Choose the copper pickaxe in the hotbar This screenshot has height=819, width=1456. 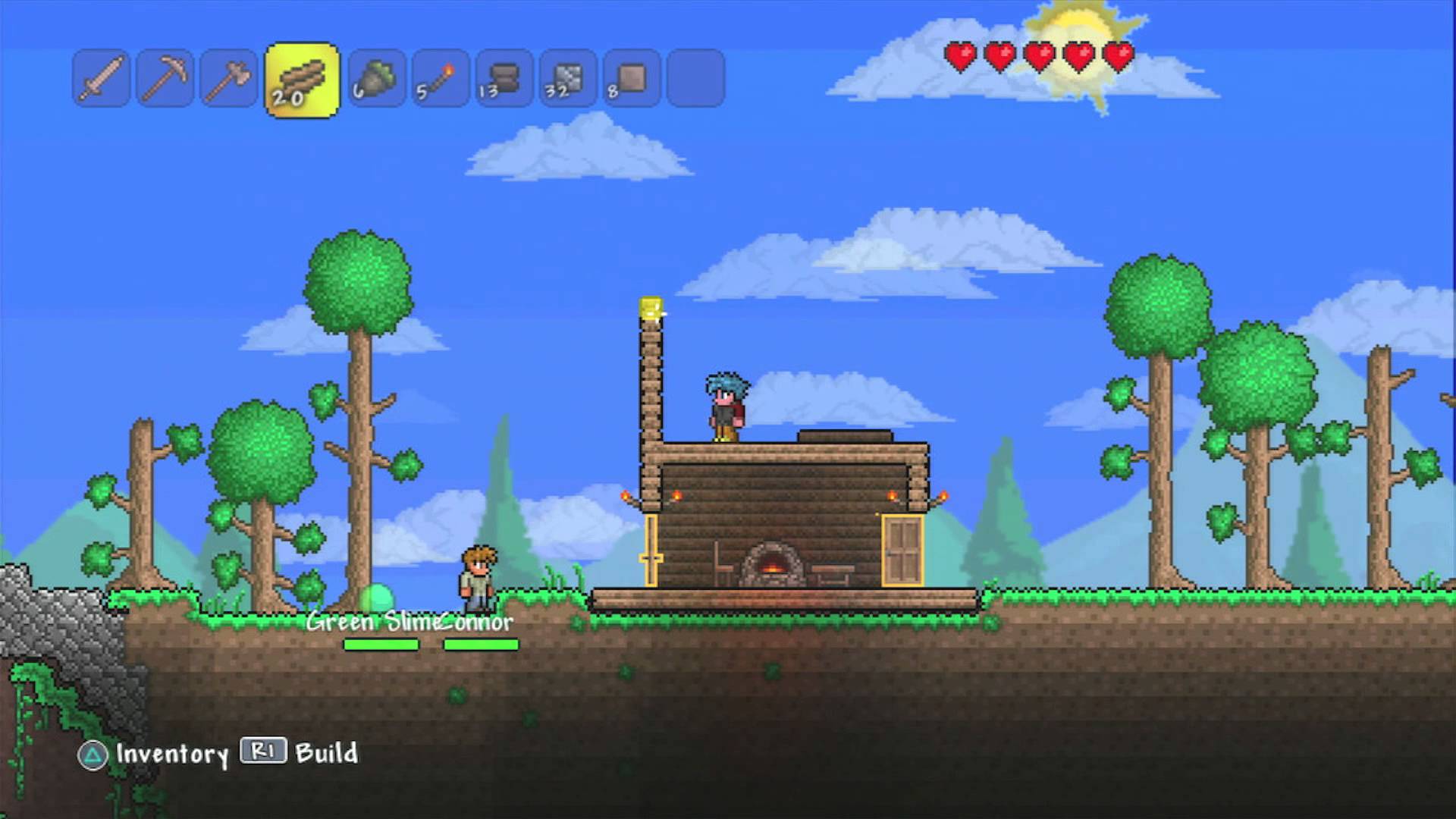(165, 78)
